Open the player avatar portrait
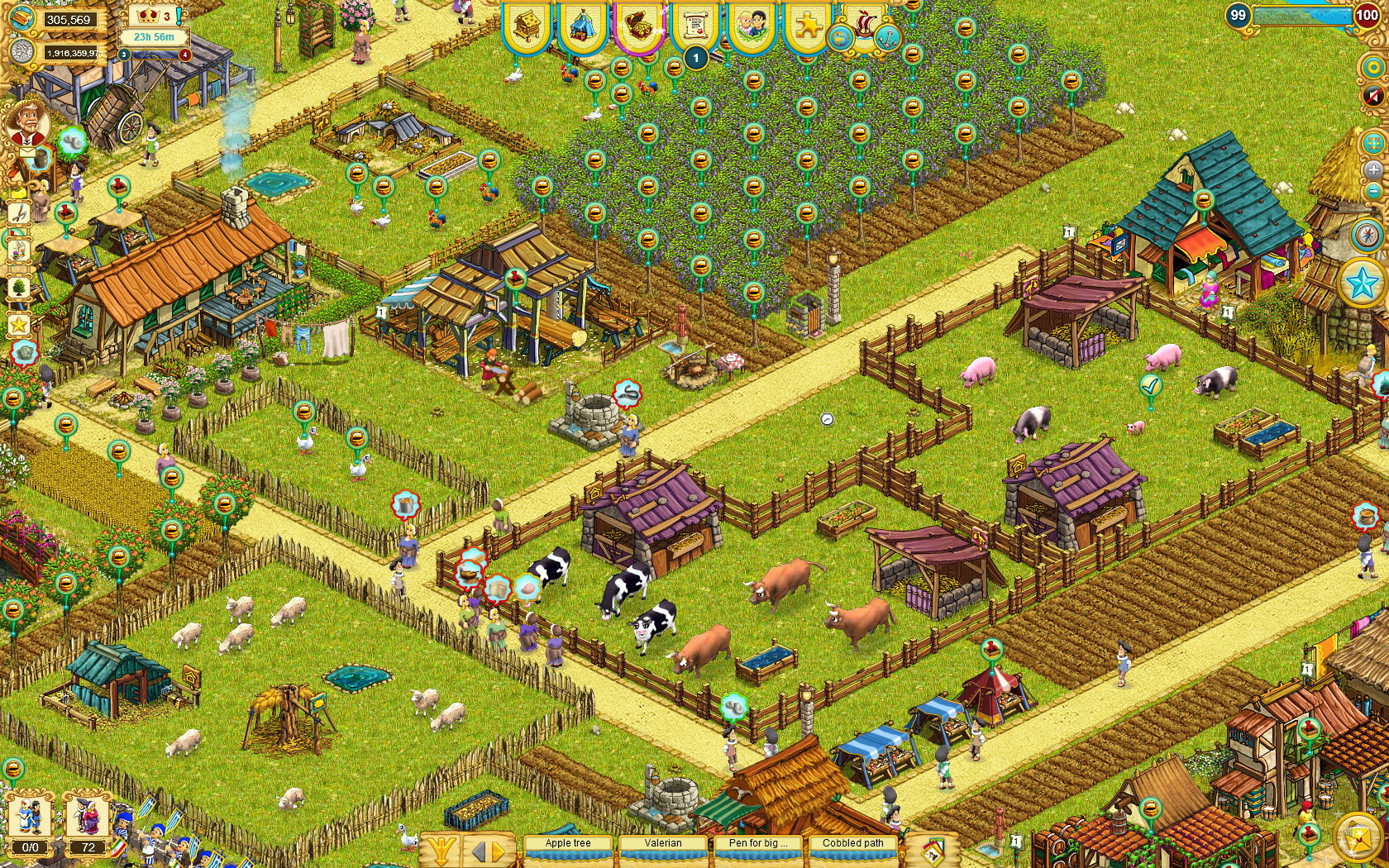 coord(26,124)
